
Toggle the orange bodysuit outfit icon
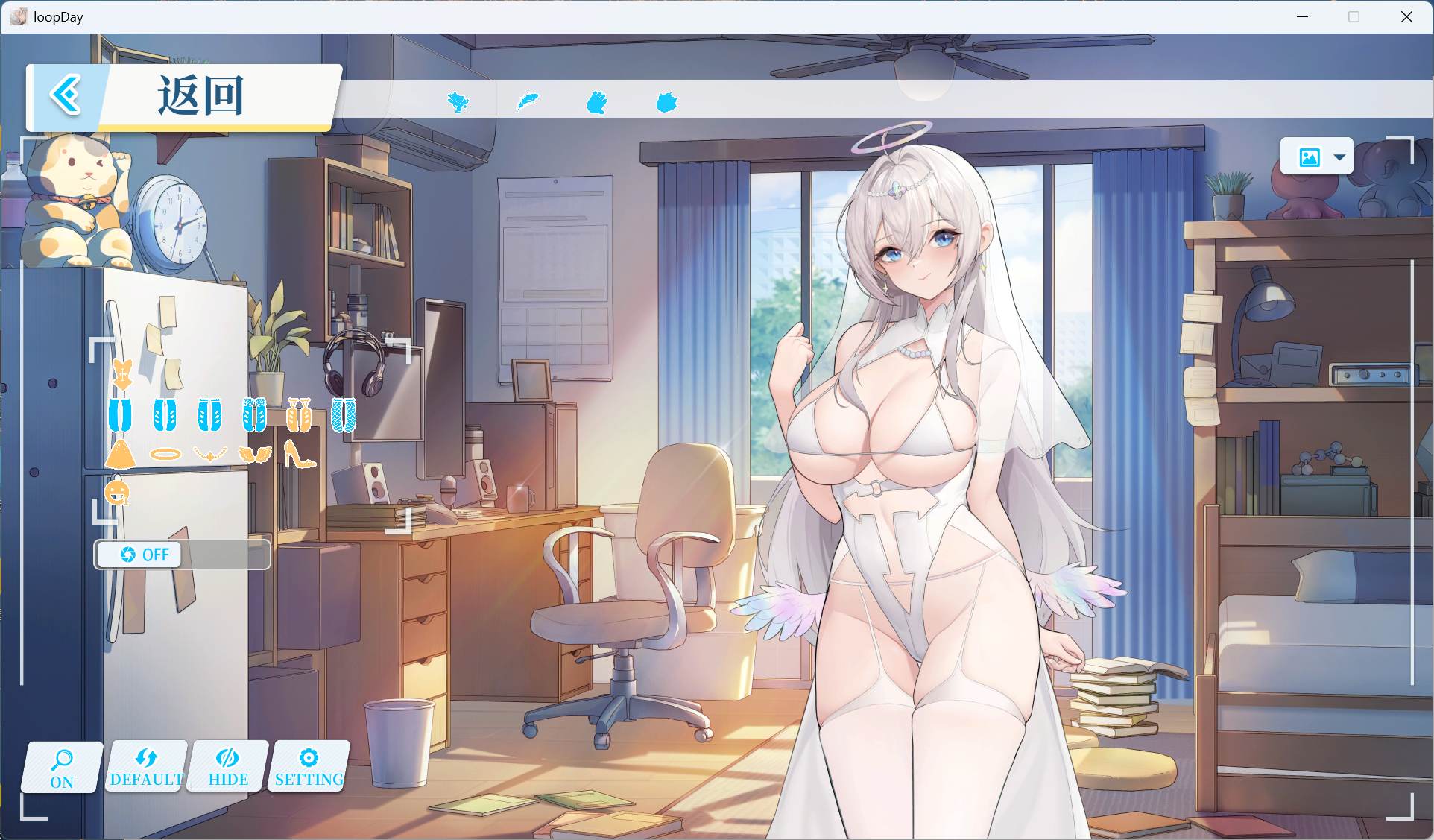[x=121, y=374]
